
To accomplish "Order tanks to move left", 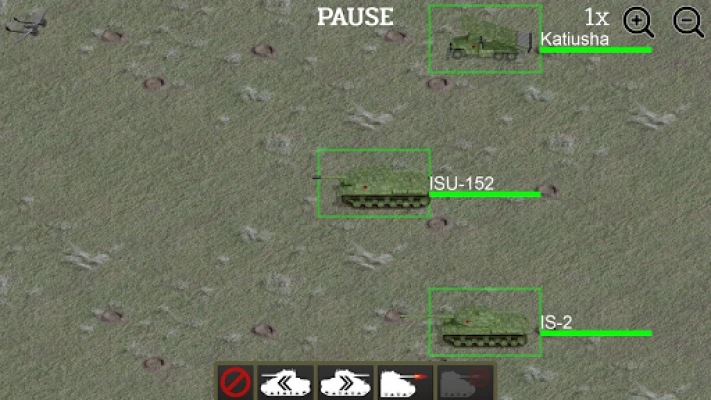I will (286, 382).
